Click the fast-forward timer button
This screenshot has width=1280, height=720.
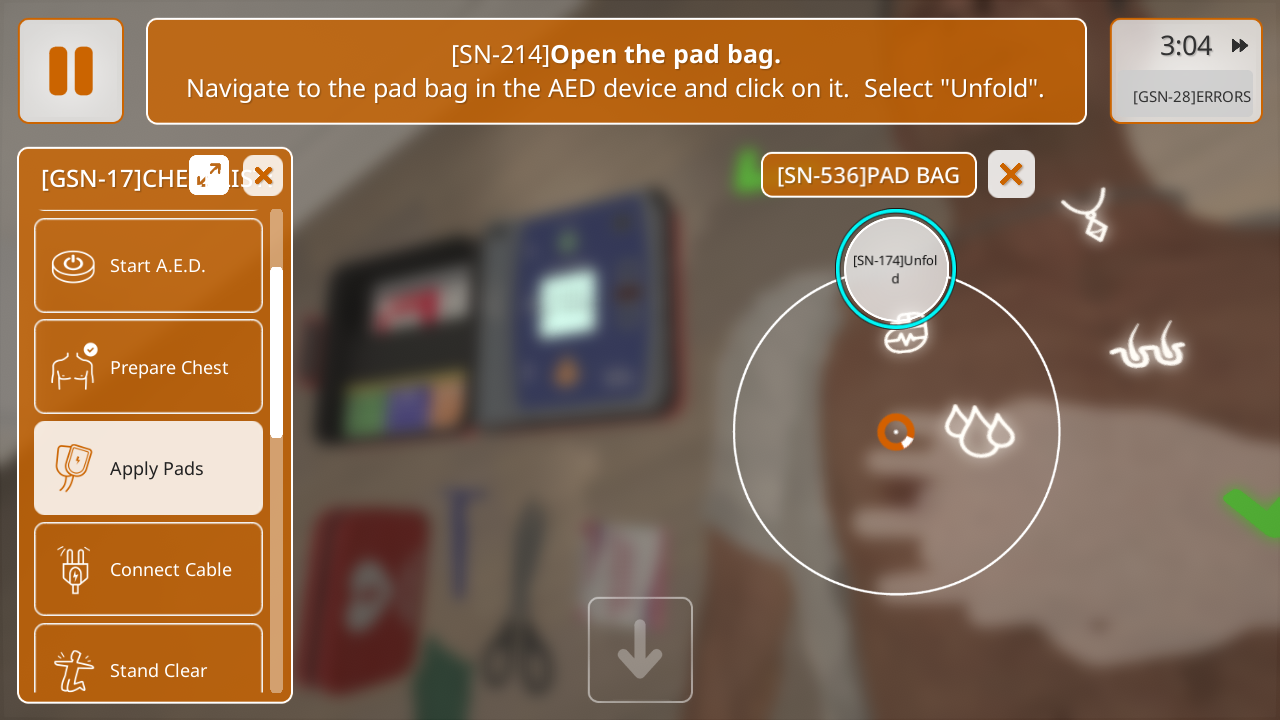point(1239,46)
